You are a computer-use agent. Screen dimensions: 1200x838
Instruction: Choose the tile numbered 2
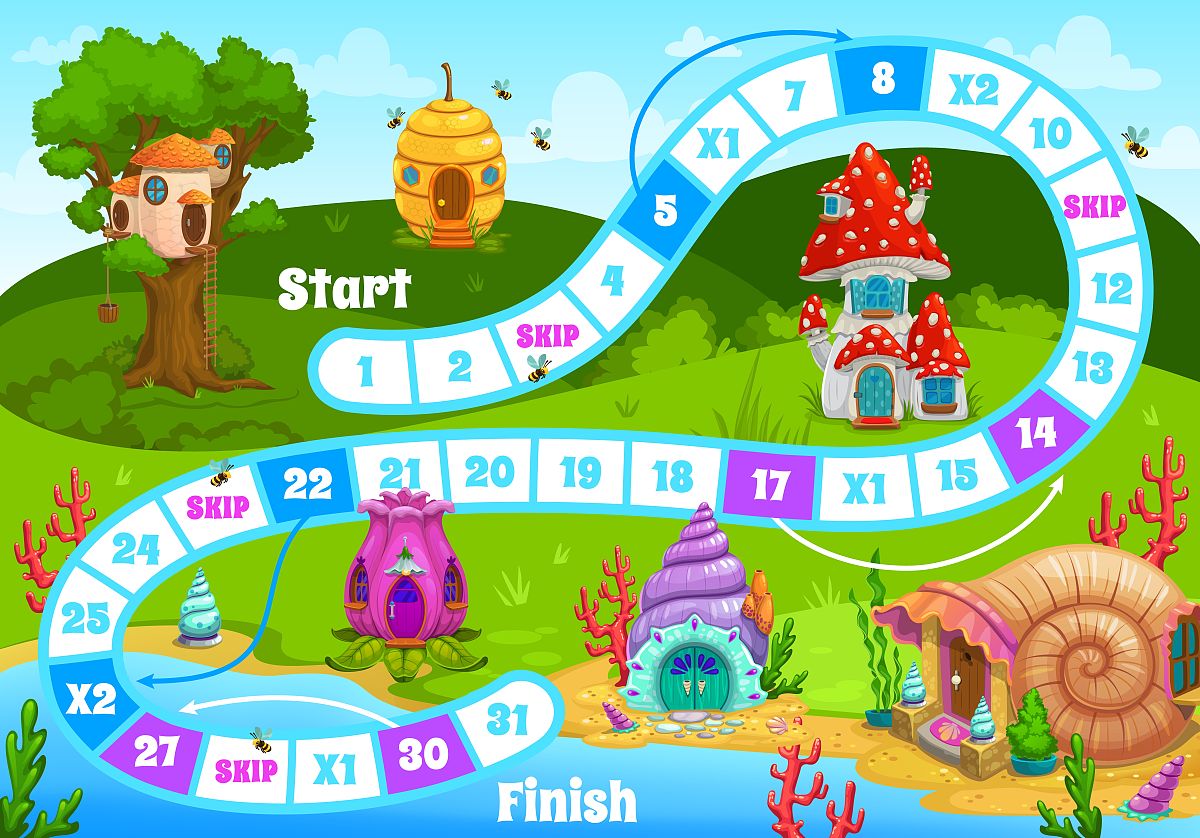[x=459, y=366]
